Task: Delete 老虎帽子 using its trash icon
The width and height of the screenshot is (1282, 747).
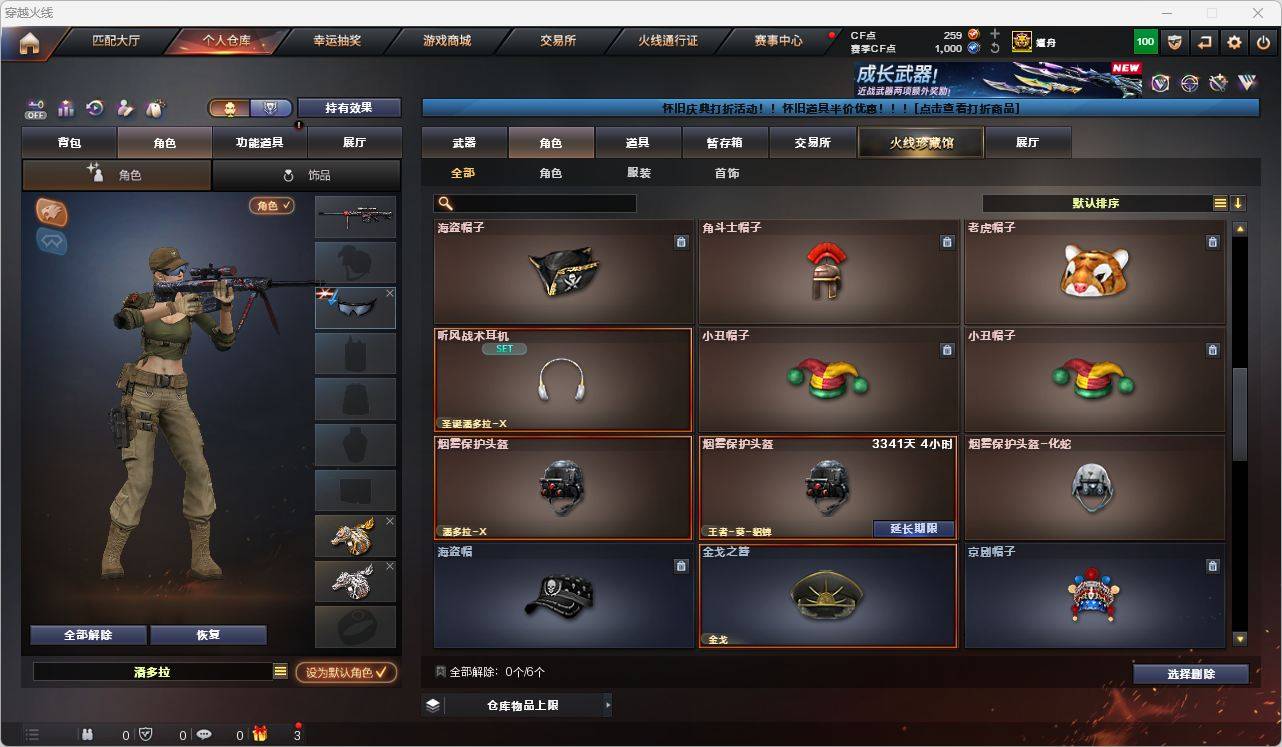Action: pyautogui.click(x=1212, y=241)
